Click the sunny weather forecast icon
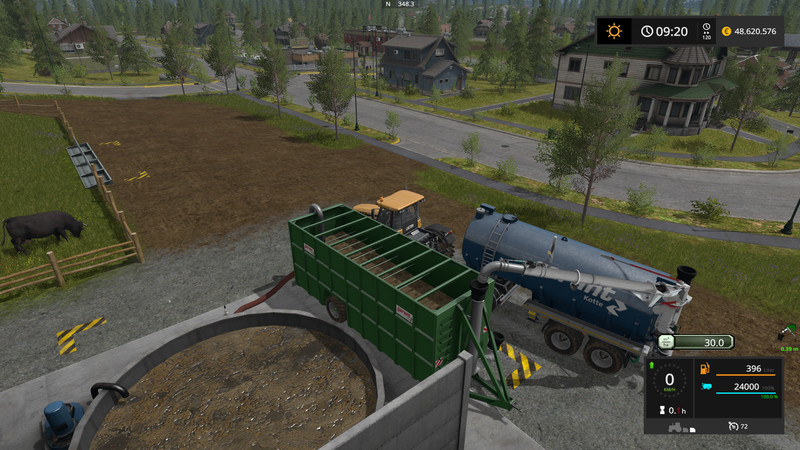Viewport: 800px width, 450px height. (613, 31)
